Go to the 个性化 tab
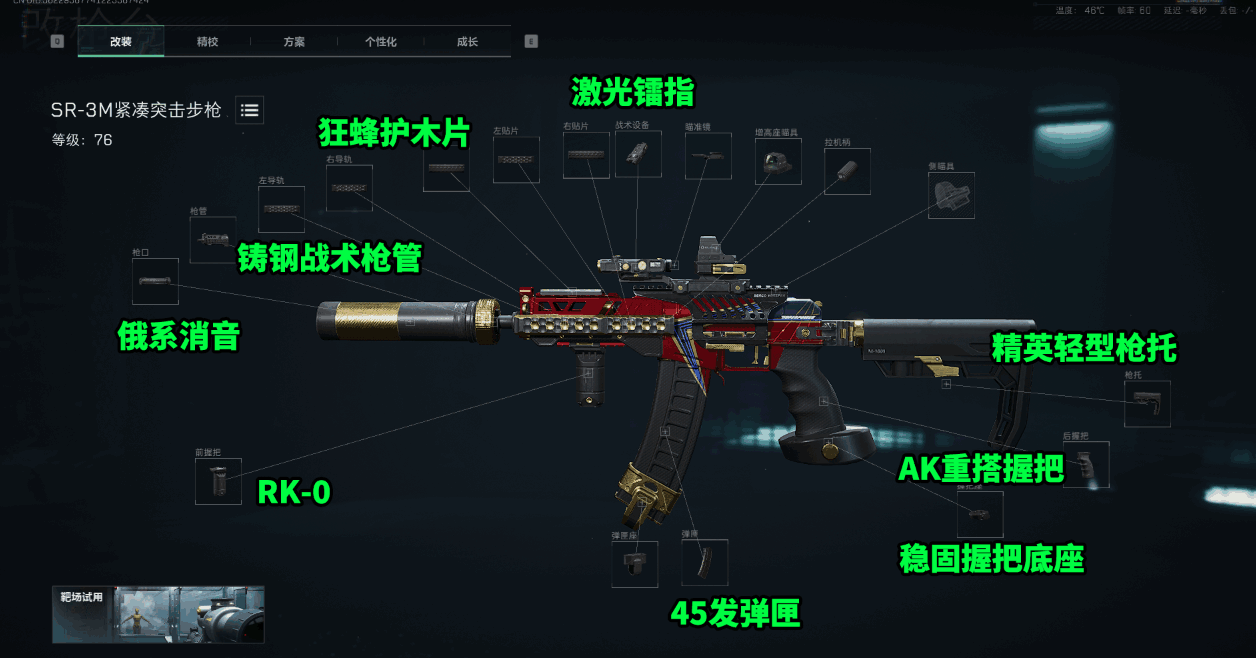The image size is (1256, 658). 380,42
